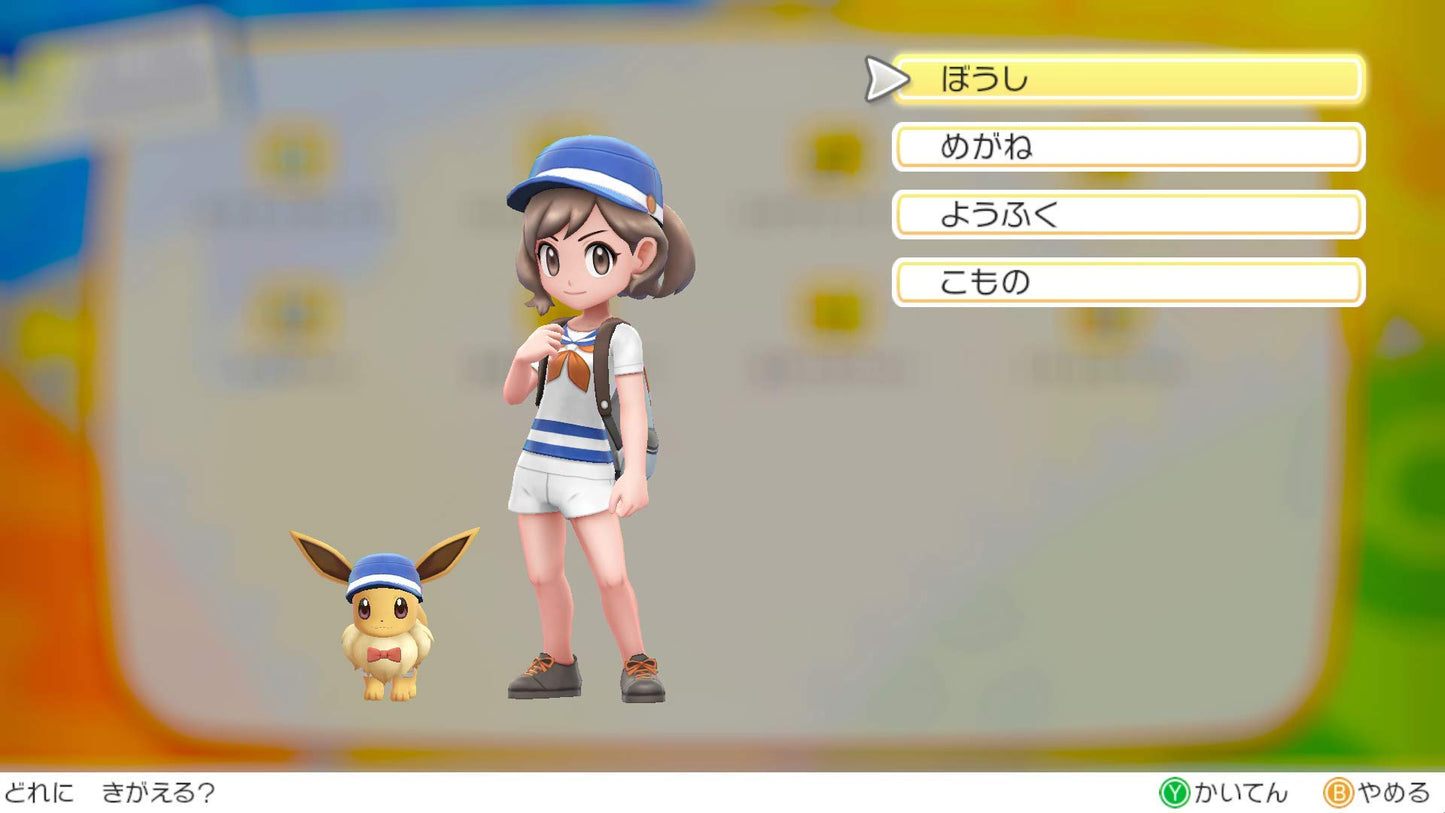Click the highlighted ぼうし selection bar

pos(1130,79)
